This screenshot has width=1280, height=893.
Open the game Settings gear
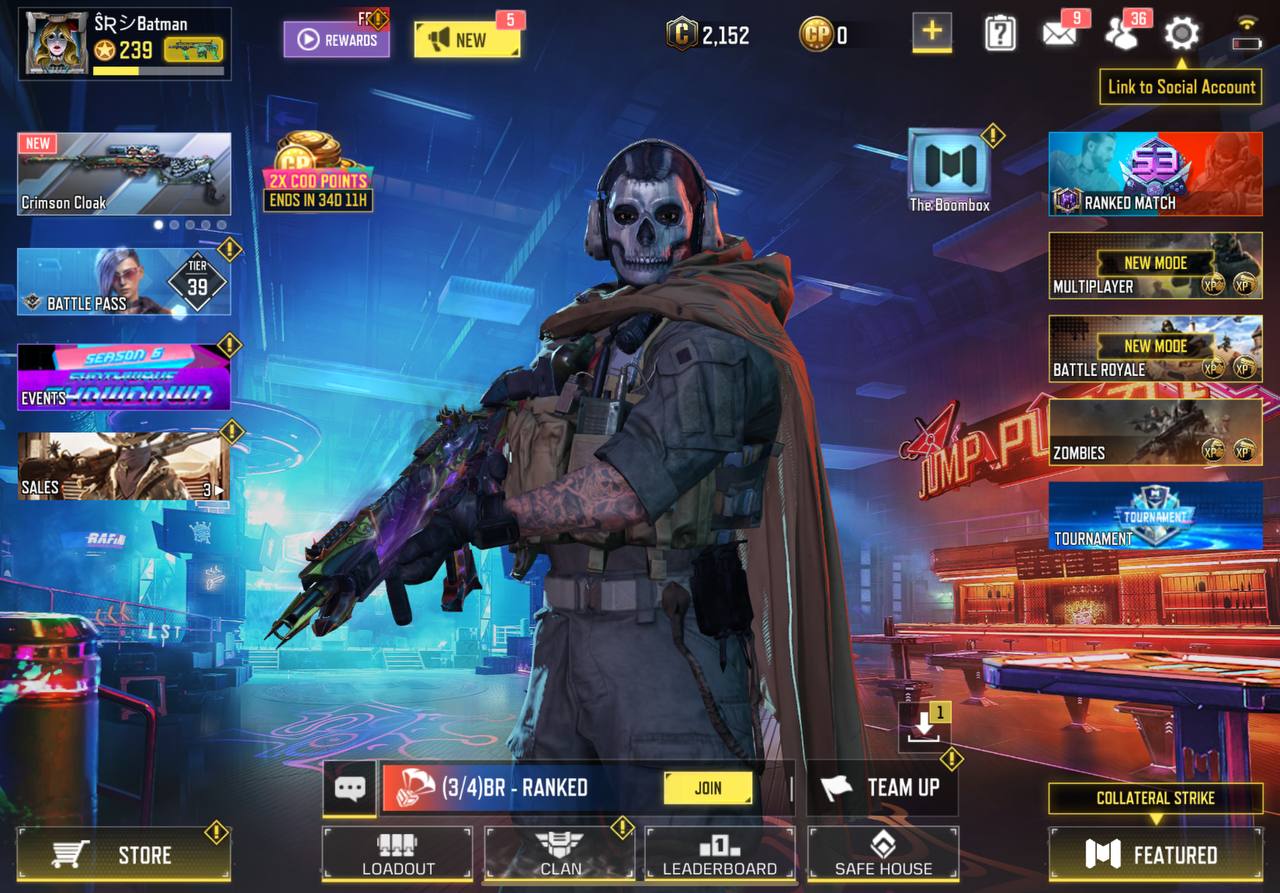point(1180,32)
